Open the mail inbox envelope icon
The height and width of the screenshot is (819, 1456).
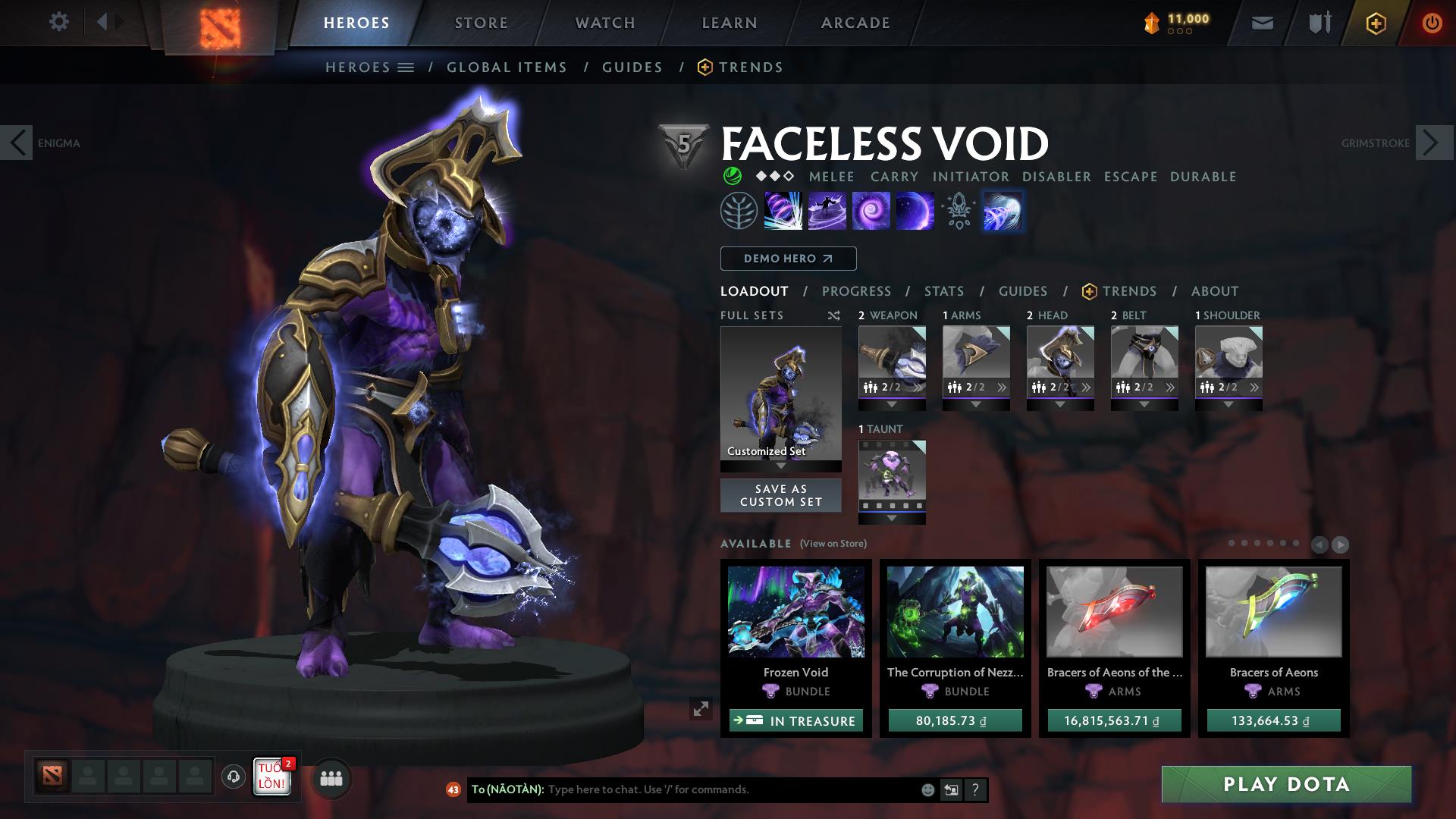tap(1262, 23)
